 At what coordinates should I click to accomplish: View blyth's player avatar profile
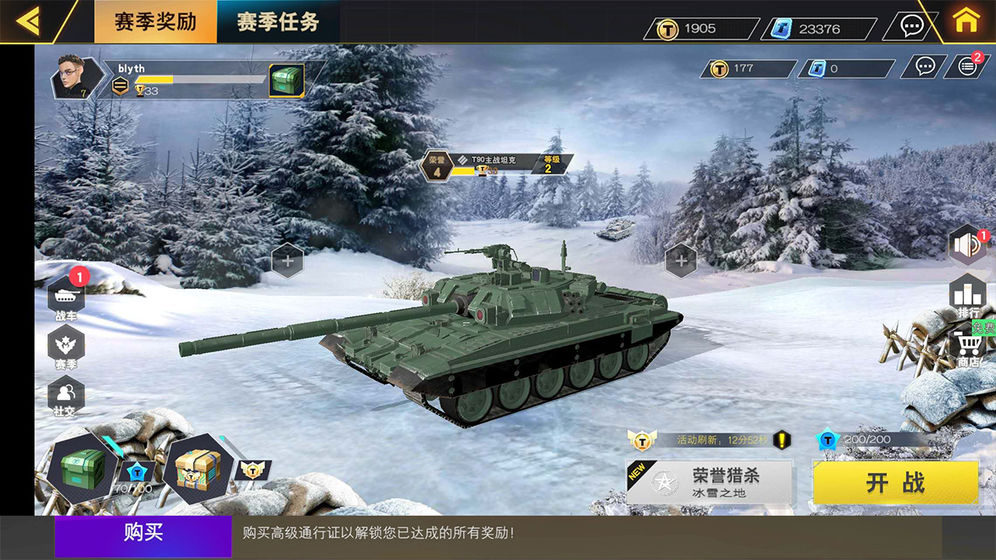pyautogui.click(x=77, y=78)
